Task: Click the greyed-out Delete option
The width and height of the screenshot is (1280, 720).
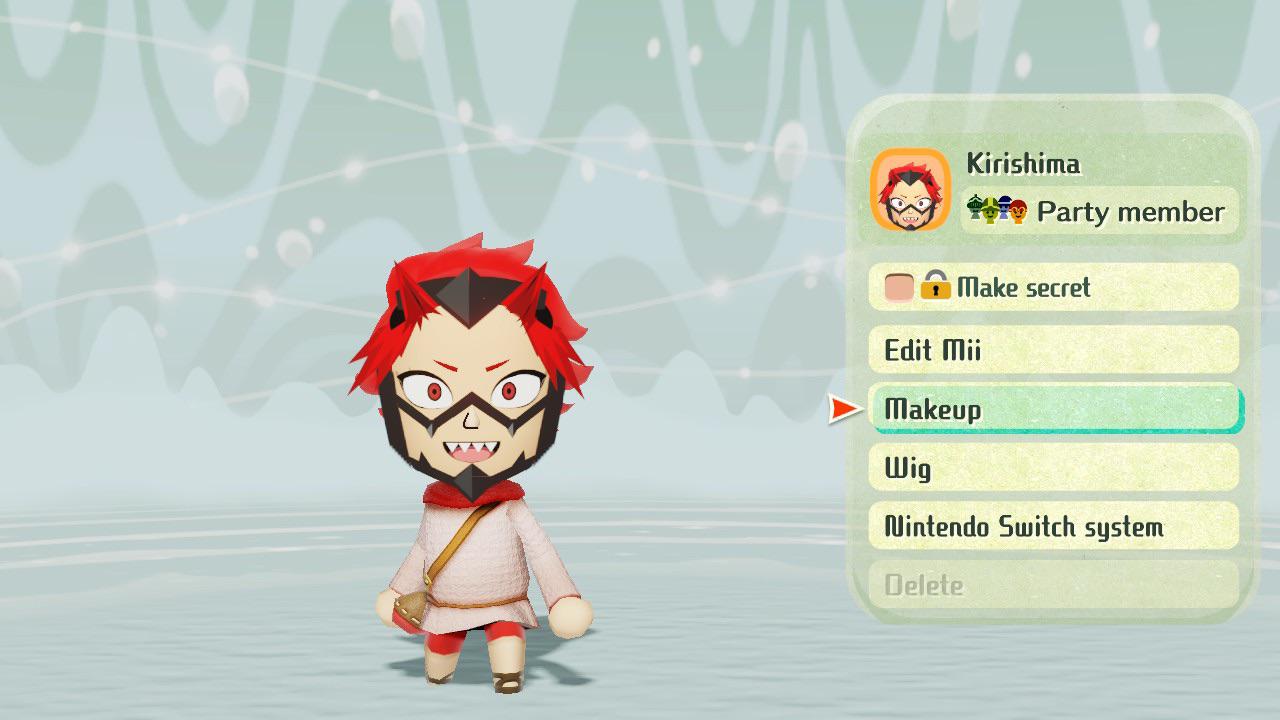Action: 1053,587
